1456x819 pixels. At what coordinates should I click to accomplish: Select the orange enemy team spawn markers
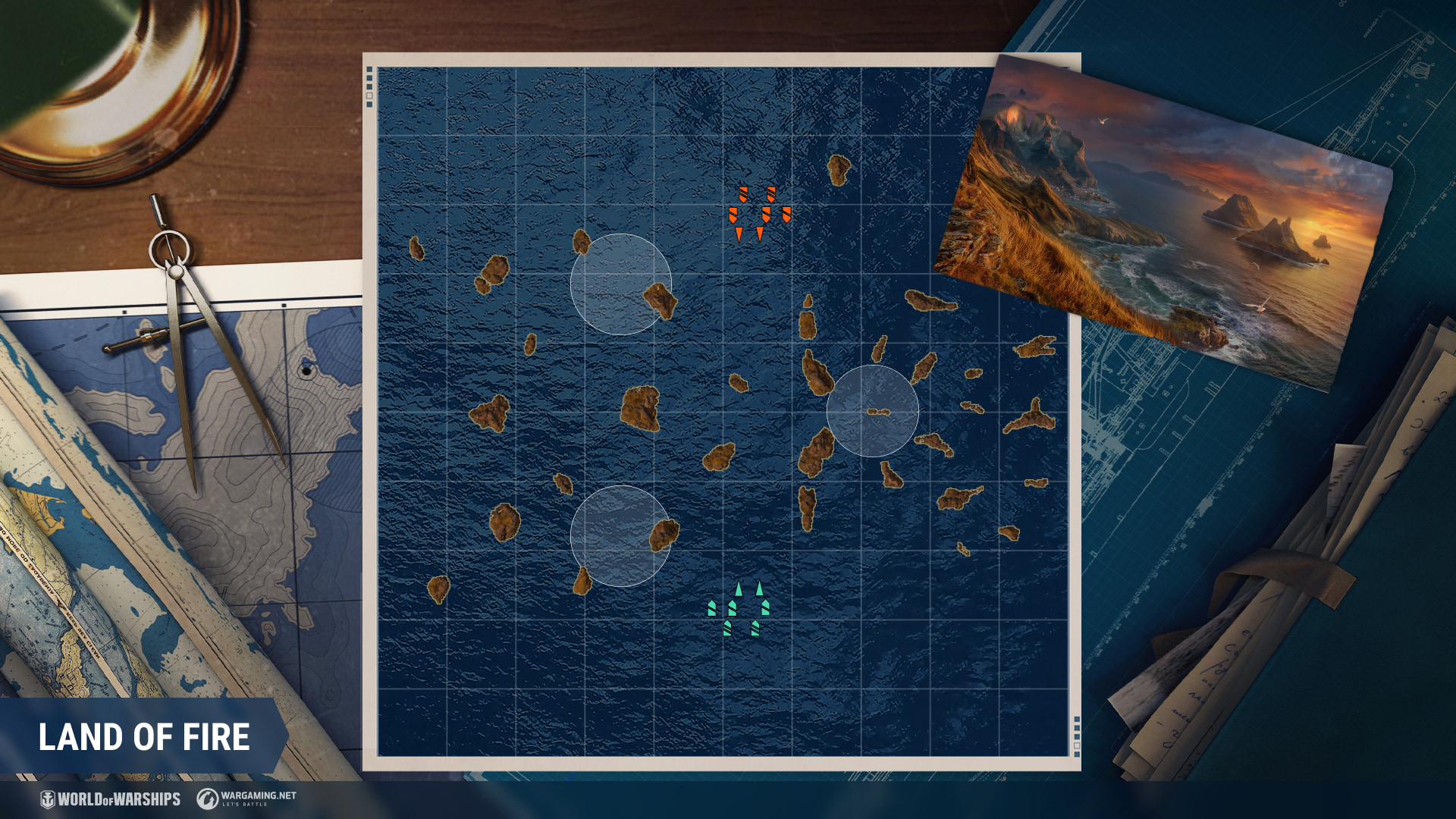(x=759, y=213)
